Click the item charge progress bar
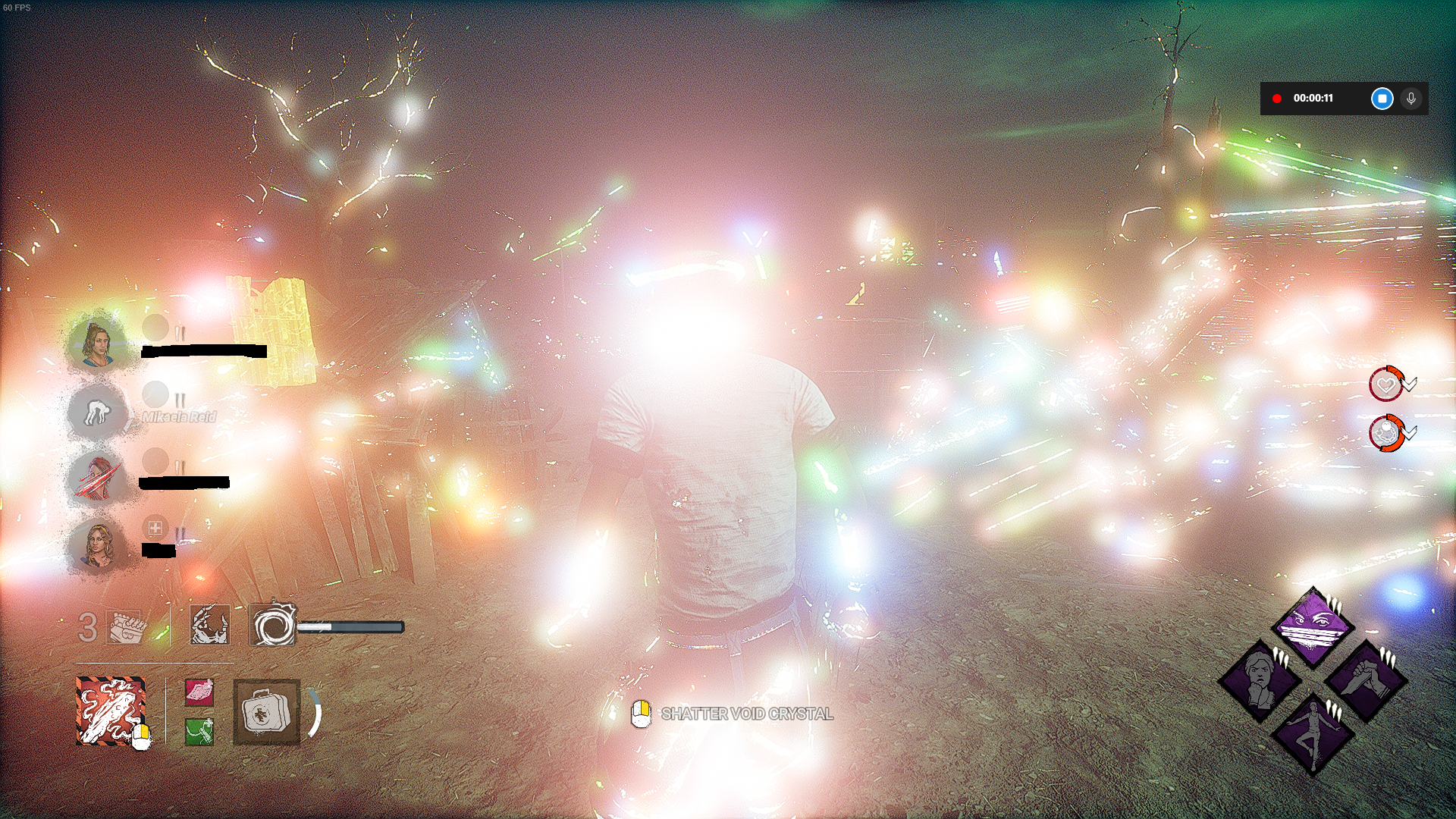Screen dimensions: 1456x819 click(350, 627)
